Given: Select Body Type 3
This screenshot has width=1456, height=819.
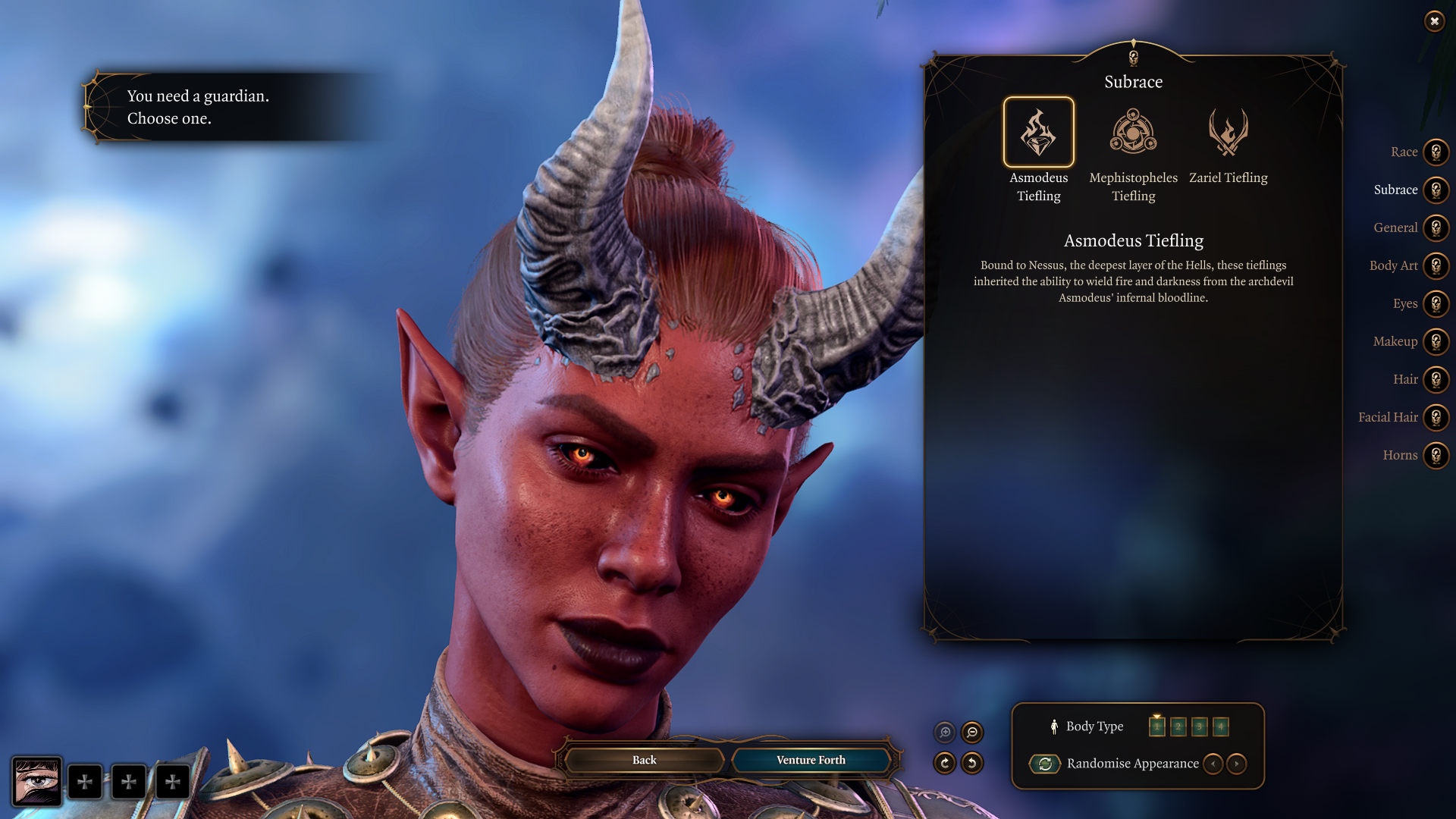Looking at the screenshot, I should pyautogui.click(x=1198, y=726).
